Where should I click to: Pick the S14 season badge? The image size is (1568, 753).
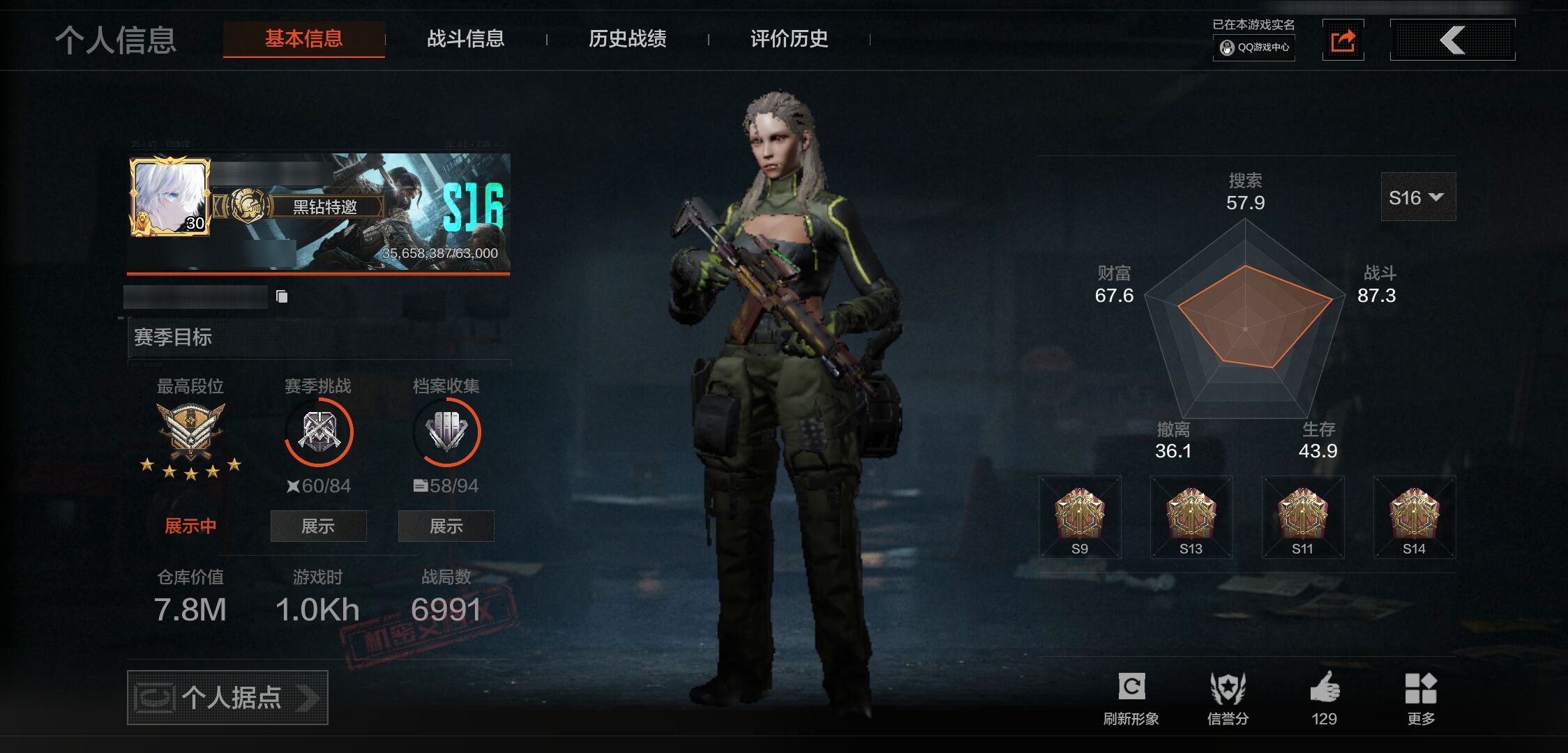tap(1414, 517)
